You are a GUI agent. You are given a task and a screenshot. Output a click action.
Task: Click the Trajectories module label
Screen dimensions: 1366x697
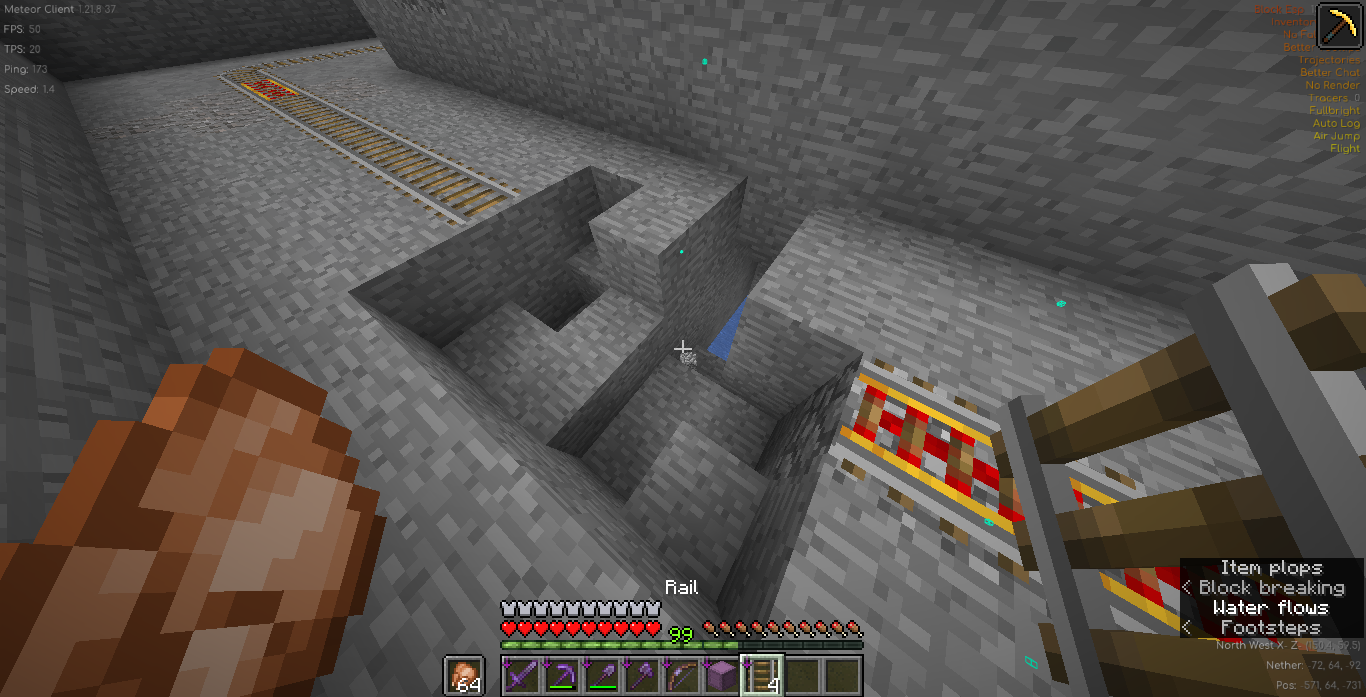pyautogui.click(x=1329, y=60)
